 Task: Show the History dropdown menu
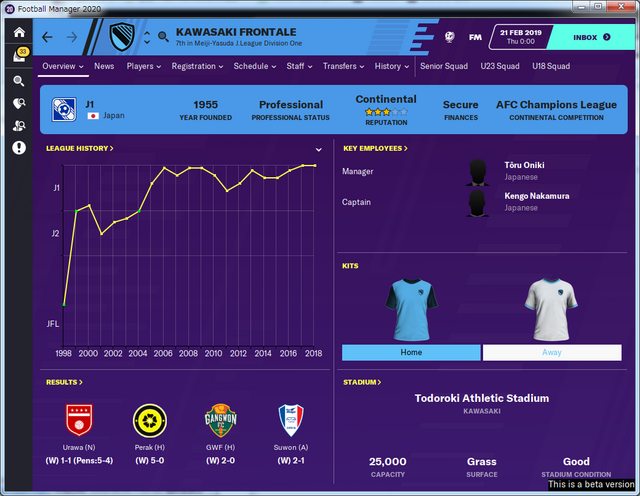pos(391,66)
